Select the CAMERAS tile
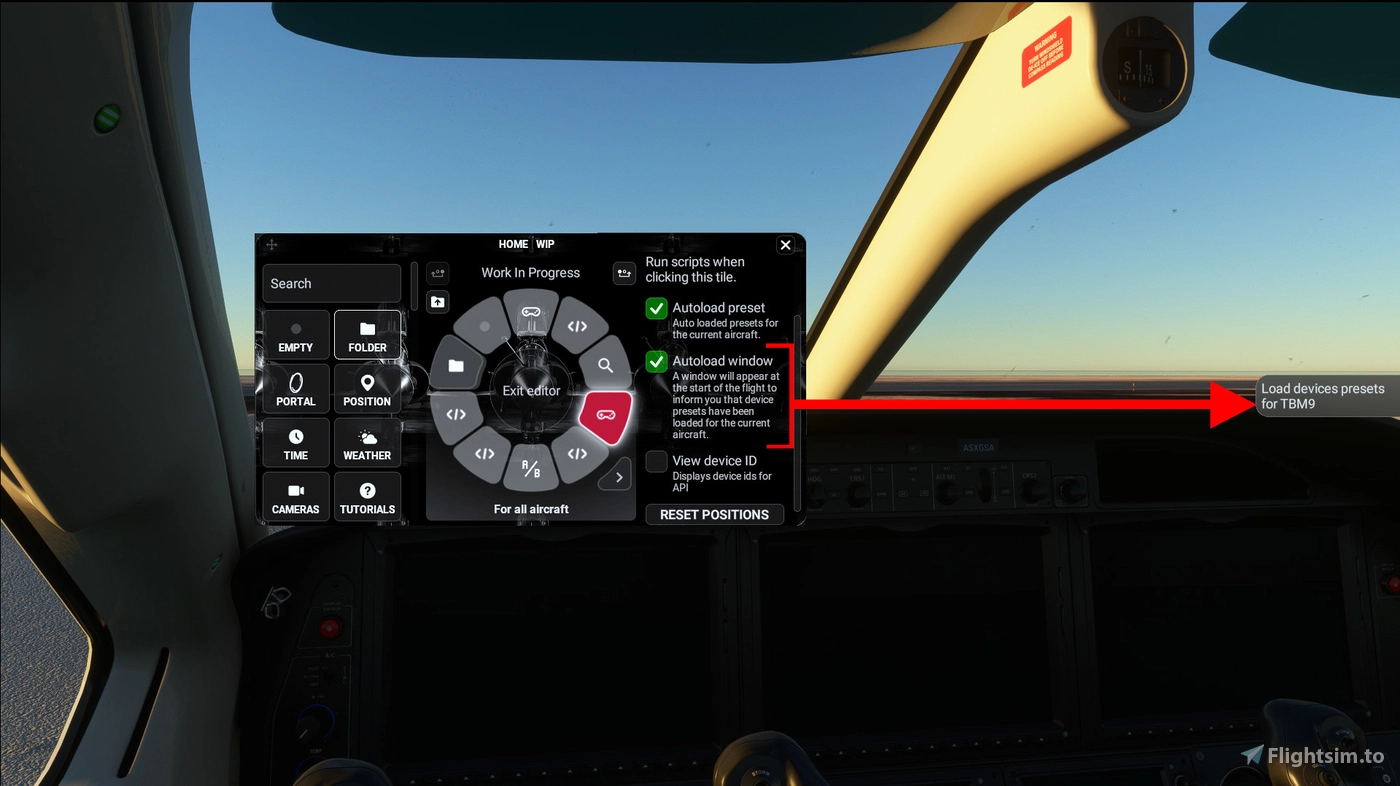The width and height of the screenshot is (1400, 786). click(295, 496)
